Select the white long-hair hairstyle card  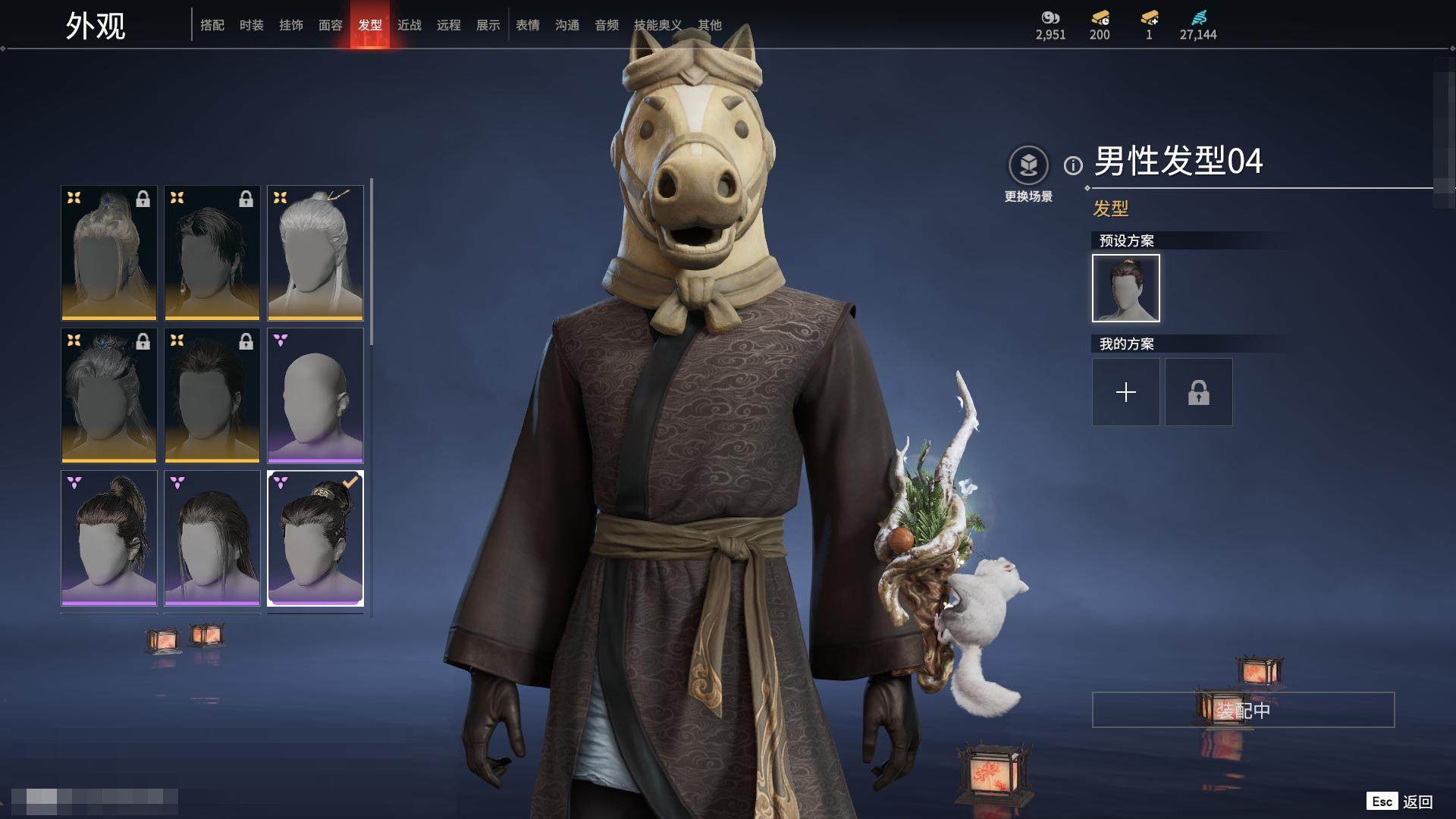[x=315, y=253]
